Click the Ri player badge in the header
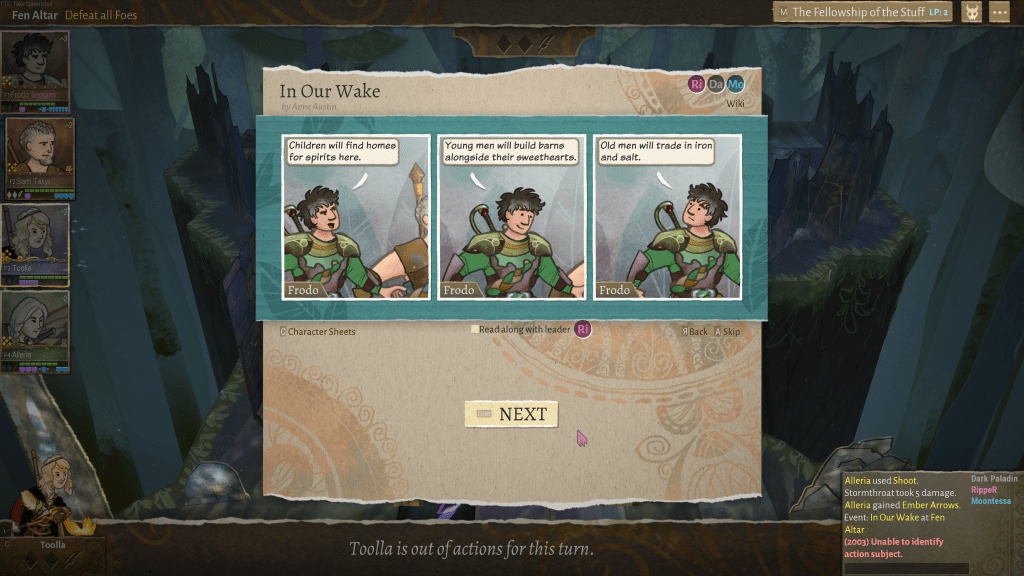1024x576 pixels. 697,84
